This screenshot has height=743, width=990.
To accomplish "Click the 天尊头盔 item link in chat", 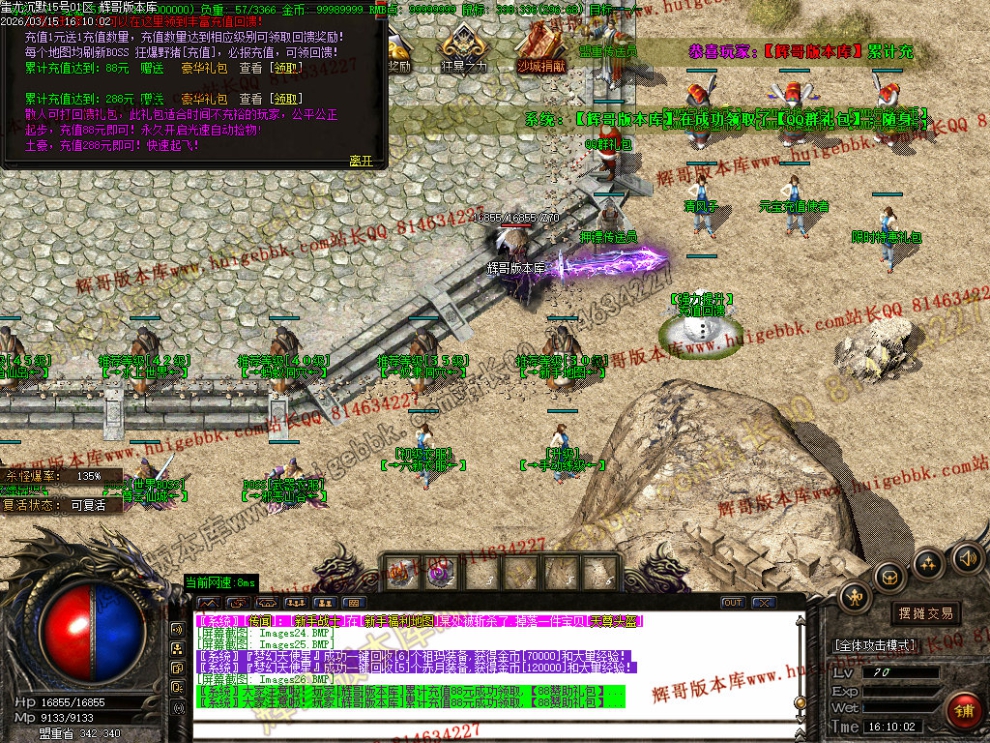I will point(614,621).
